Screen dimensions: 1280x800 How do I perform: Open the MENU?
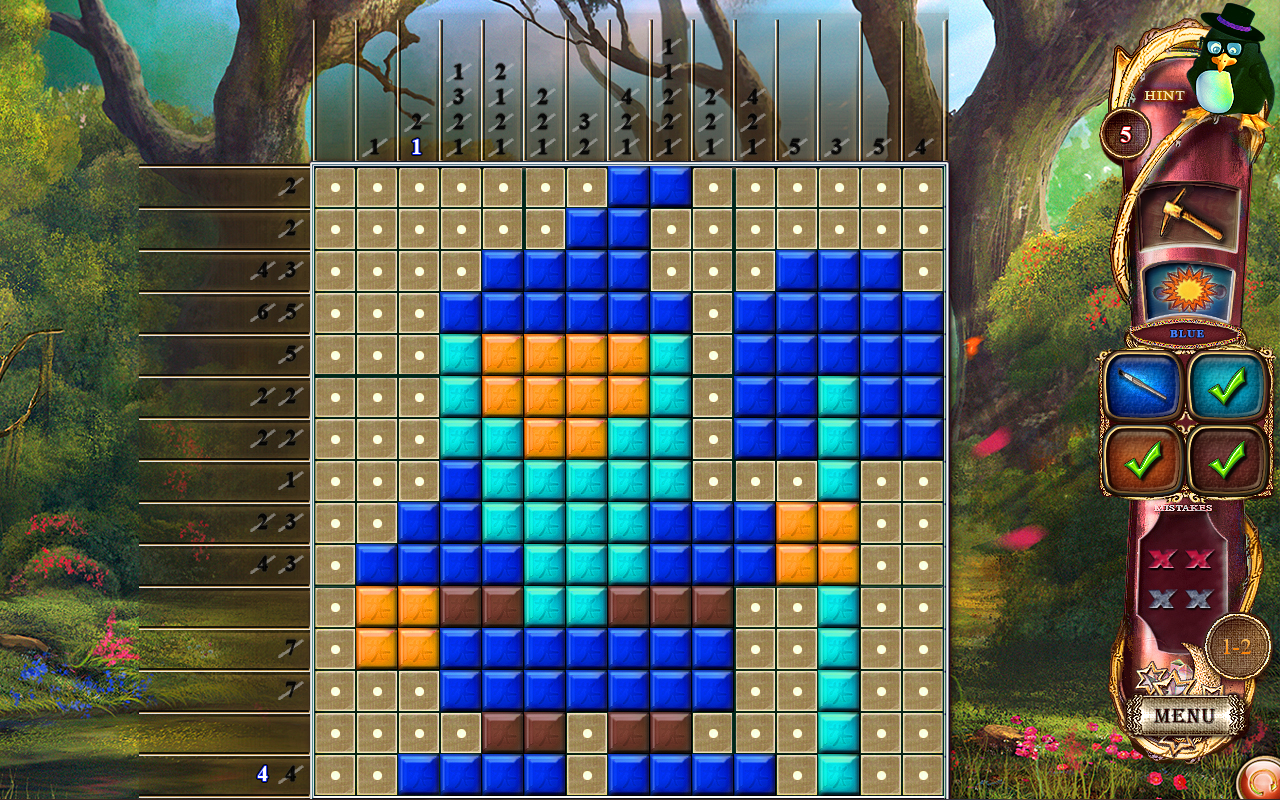click(x=1185, y=712)
